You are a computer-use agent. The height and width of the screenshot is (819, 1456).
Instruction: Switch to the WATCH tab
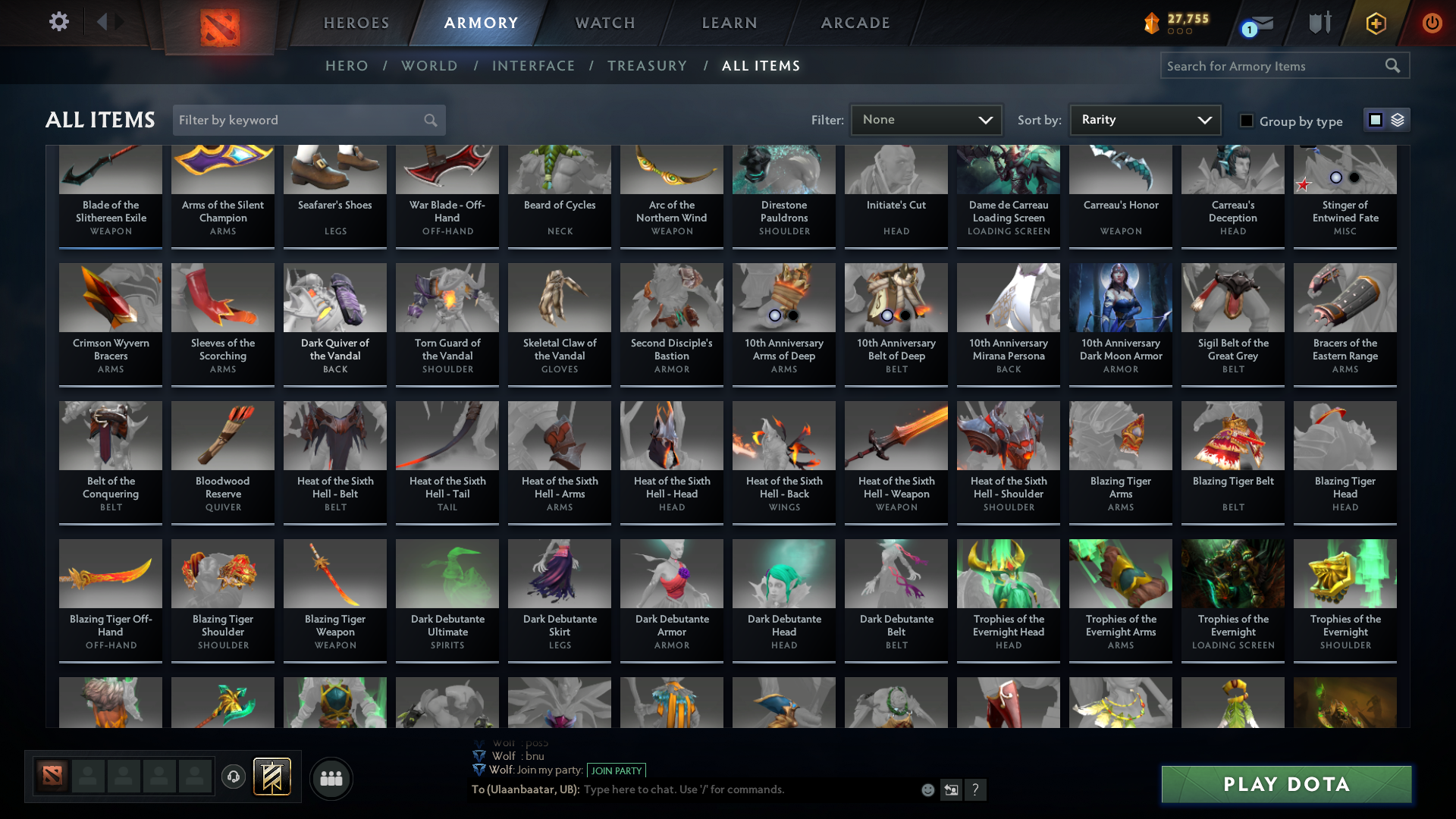[x=604, y=22]
